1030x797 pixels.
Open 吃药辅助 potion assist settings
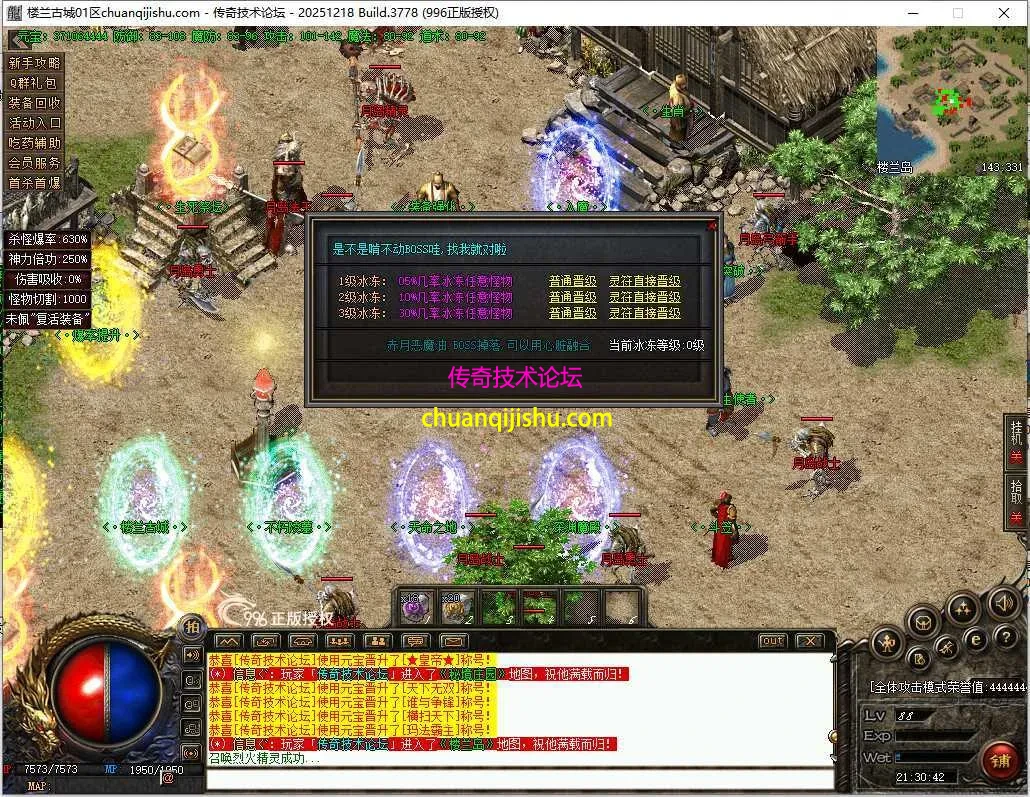34,143
